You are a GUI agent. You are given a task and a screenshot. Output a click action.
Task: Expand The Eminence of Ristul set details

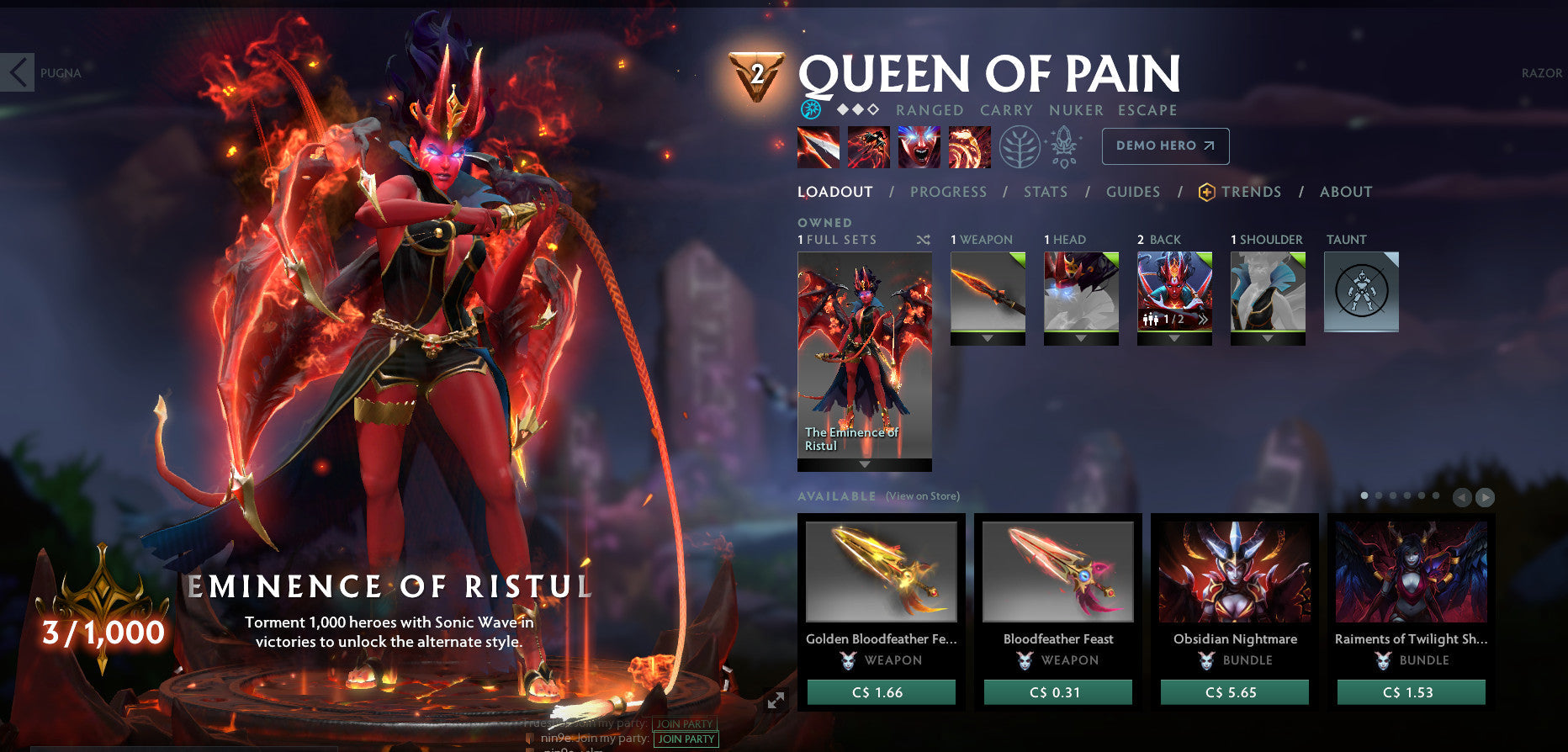point(864,462)
